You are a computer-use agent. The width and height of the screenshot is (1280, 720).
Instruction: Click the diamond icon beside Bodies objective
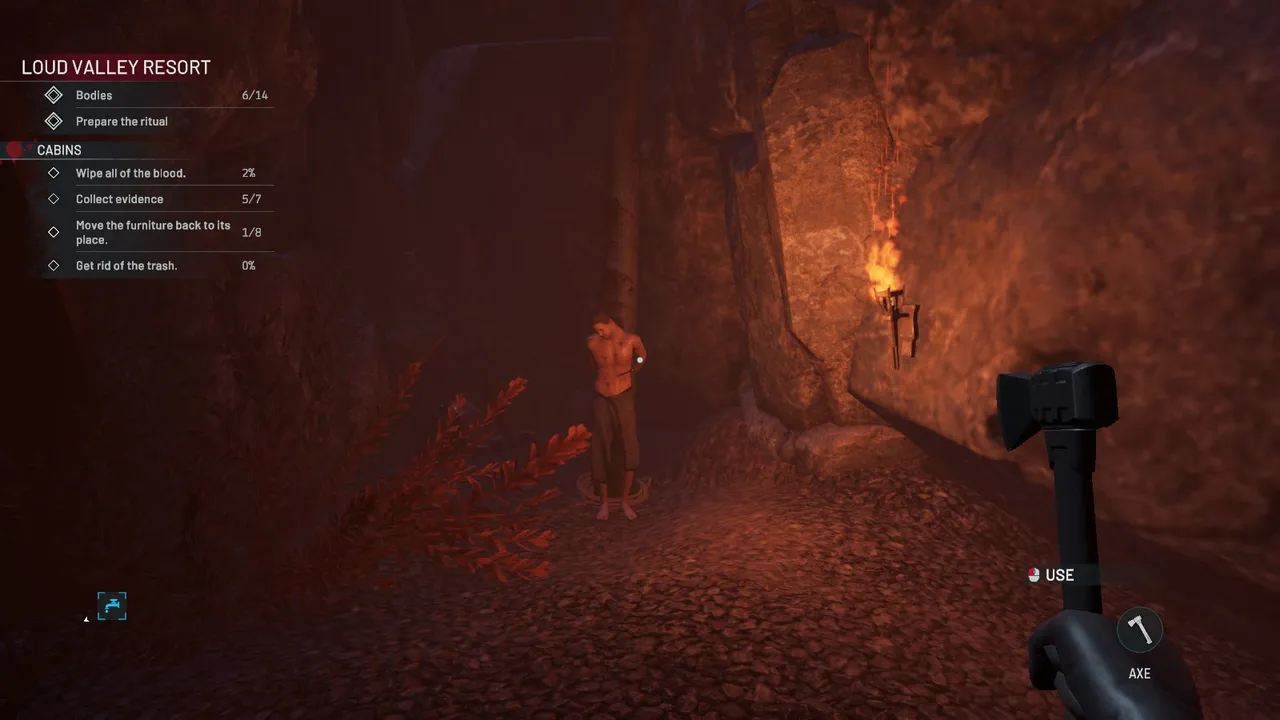[55, 95]
